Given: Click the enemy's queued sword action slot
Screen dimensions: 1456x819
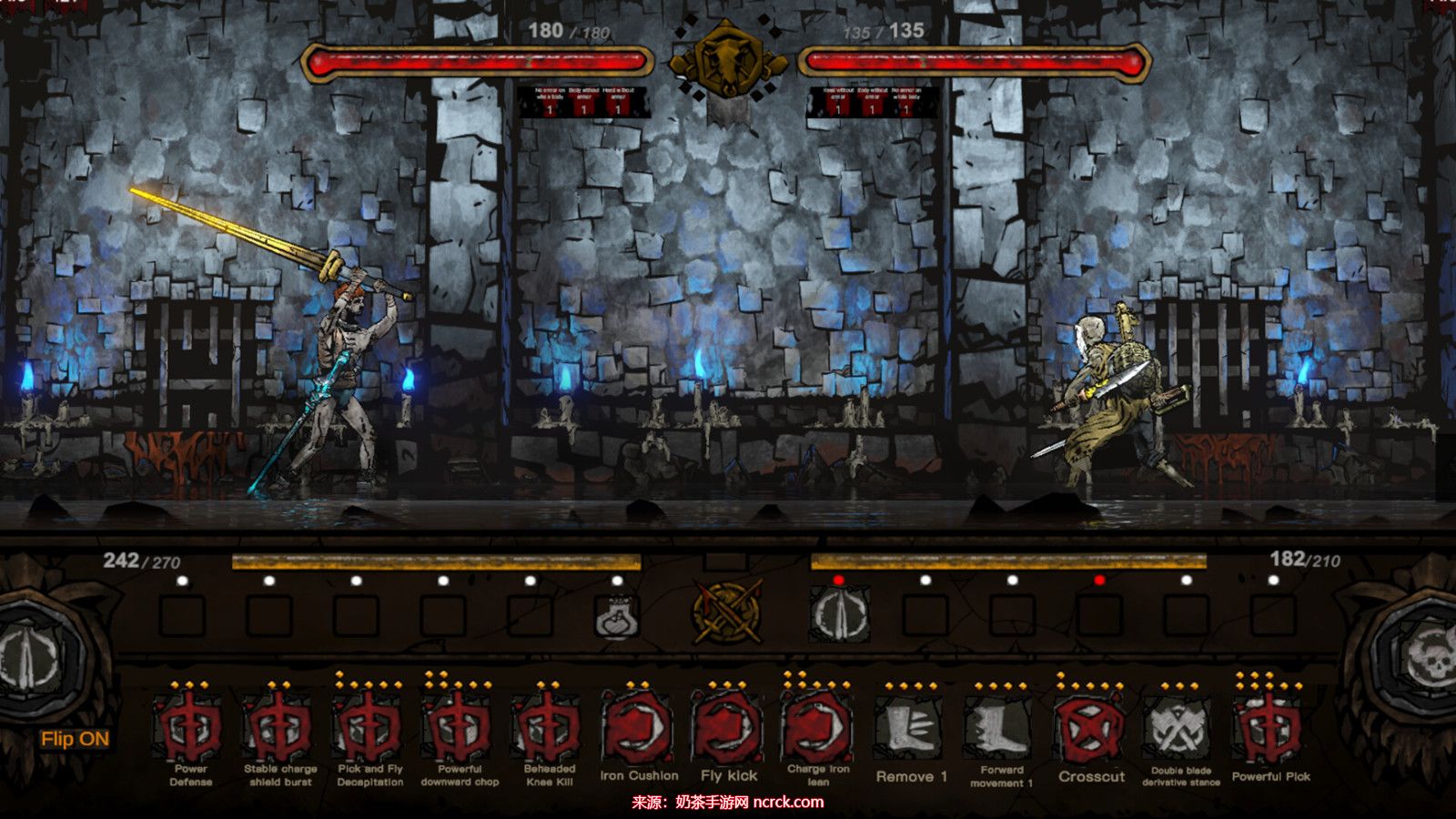Looking at the screenshot, I should (x=839, y=615).
